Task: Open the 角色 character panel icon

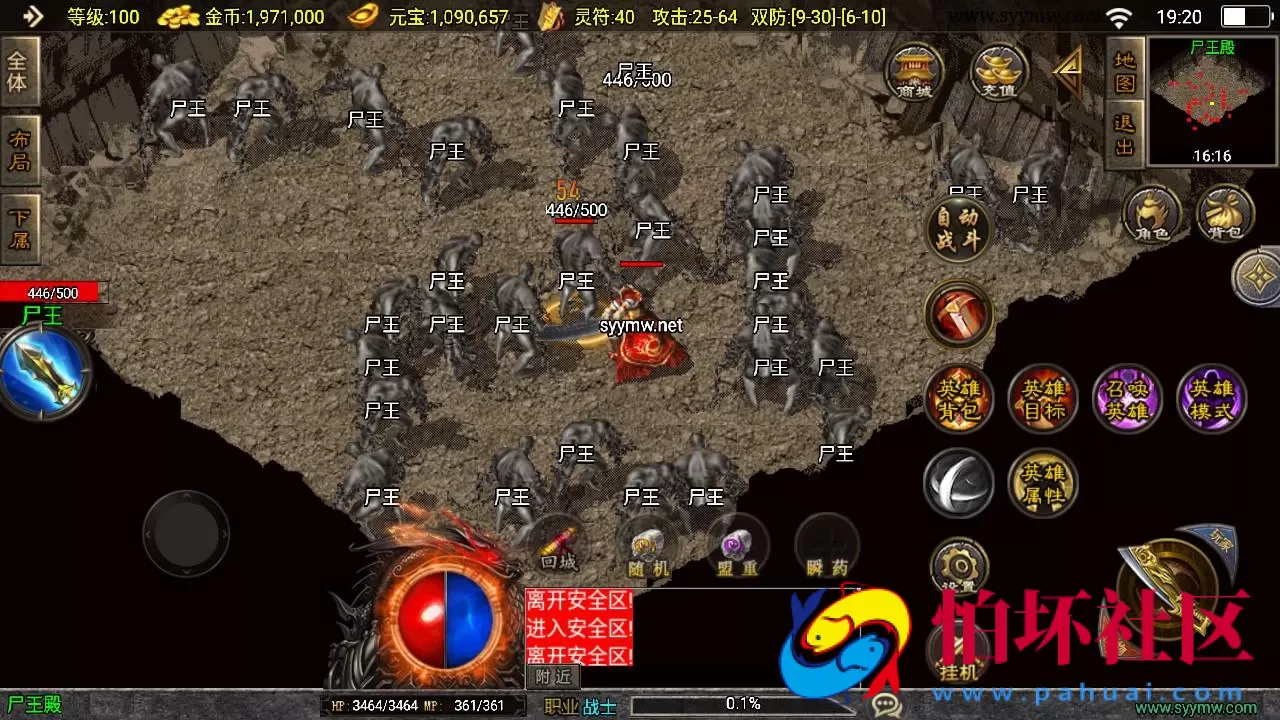Action: pos(1153,213)
